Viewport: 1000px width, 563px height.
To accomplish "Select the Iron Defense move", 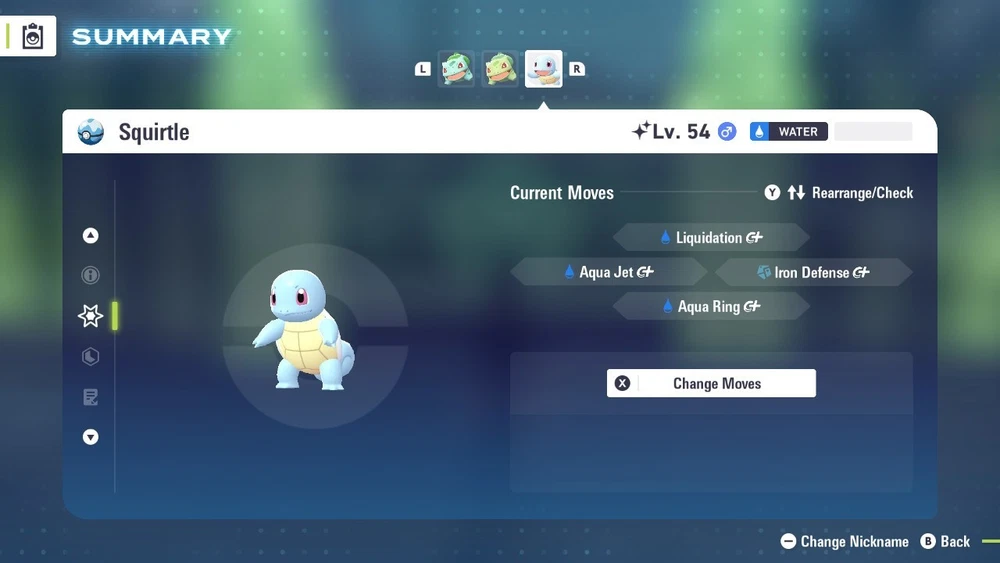I will (813, 272).
